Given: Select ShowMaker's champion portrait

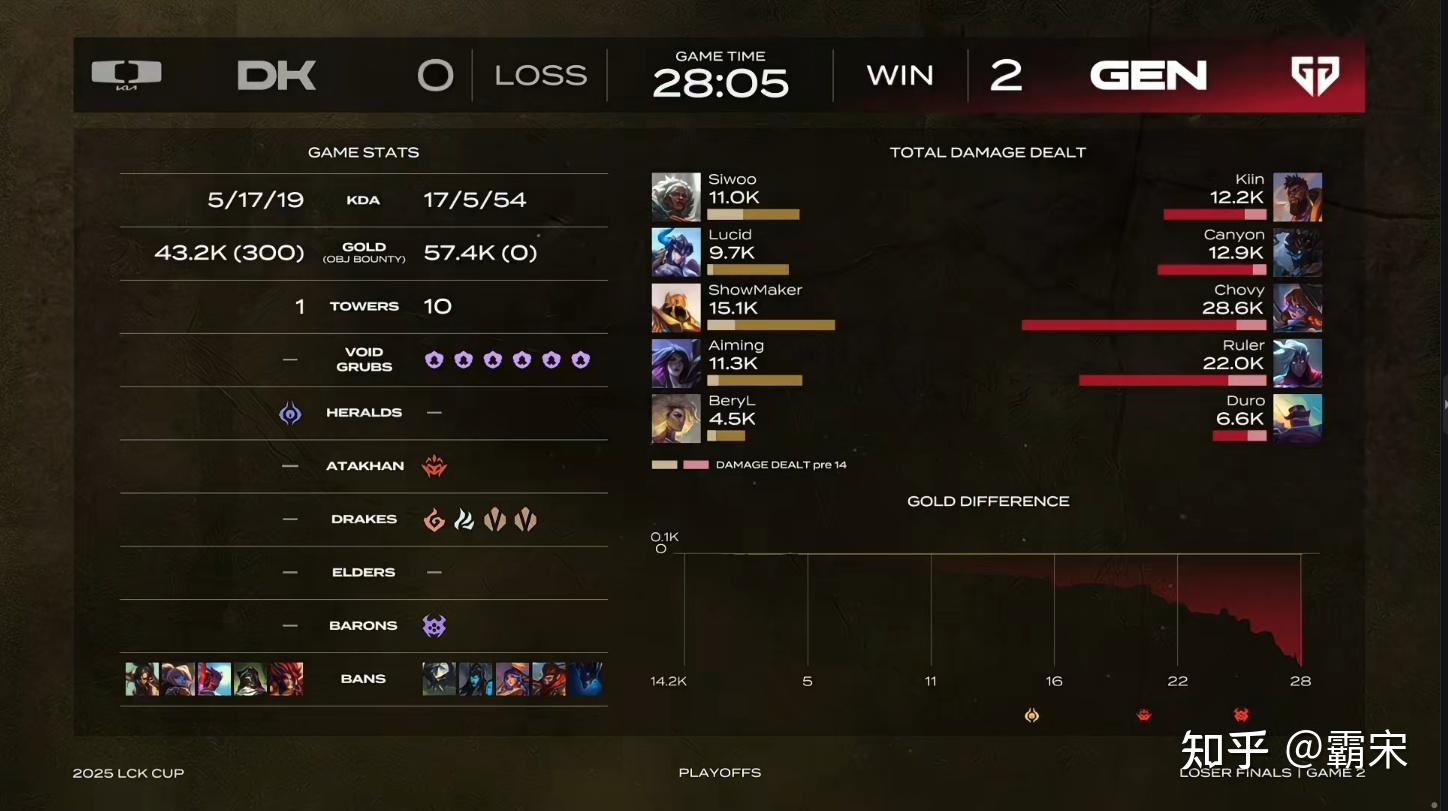Looking at the screenshot, I should click(x=675, y=308).
